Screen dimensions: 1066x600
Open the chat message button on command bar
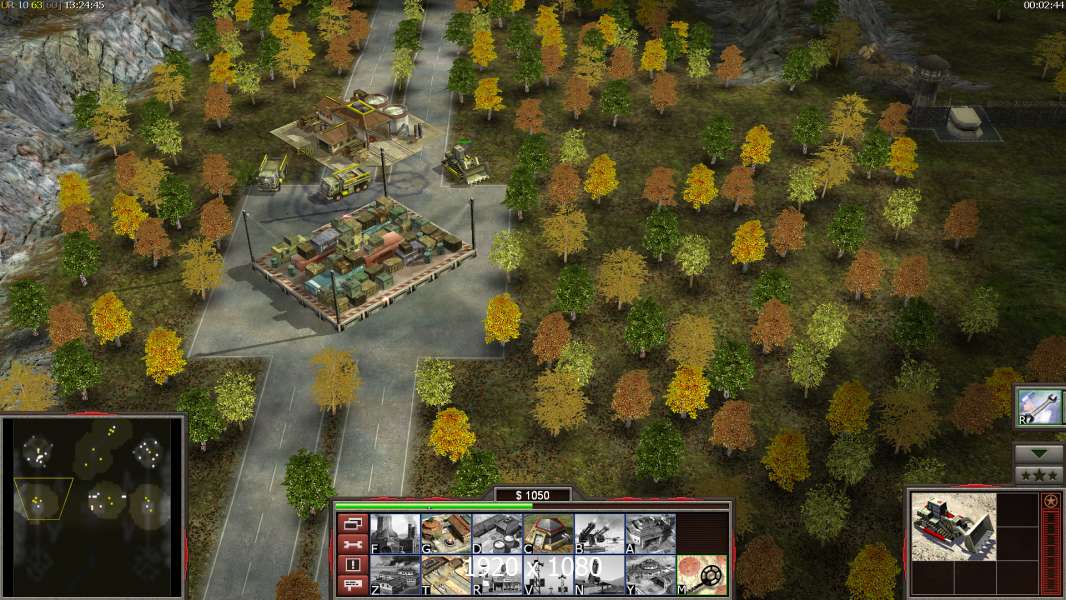pyautogui.click(x=351, y=585)
